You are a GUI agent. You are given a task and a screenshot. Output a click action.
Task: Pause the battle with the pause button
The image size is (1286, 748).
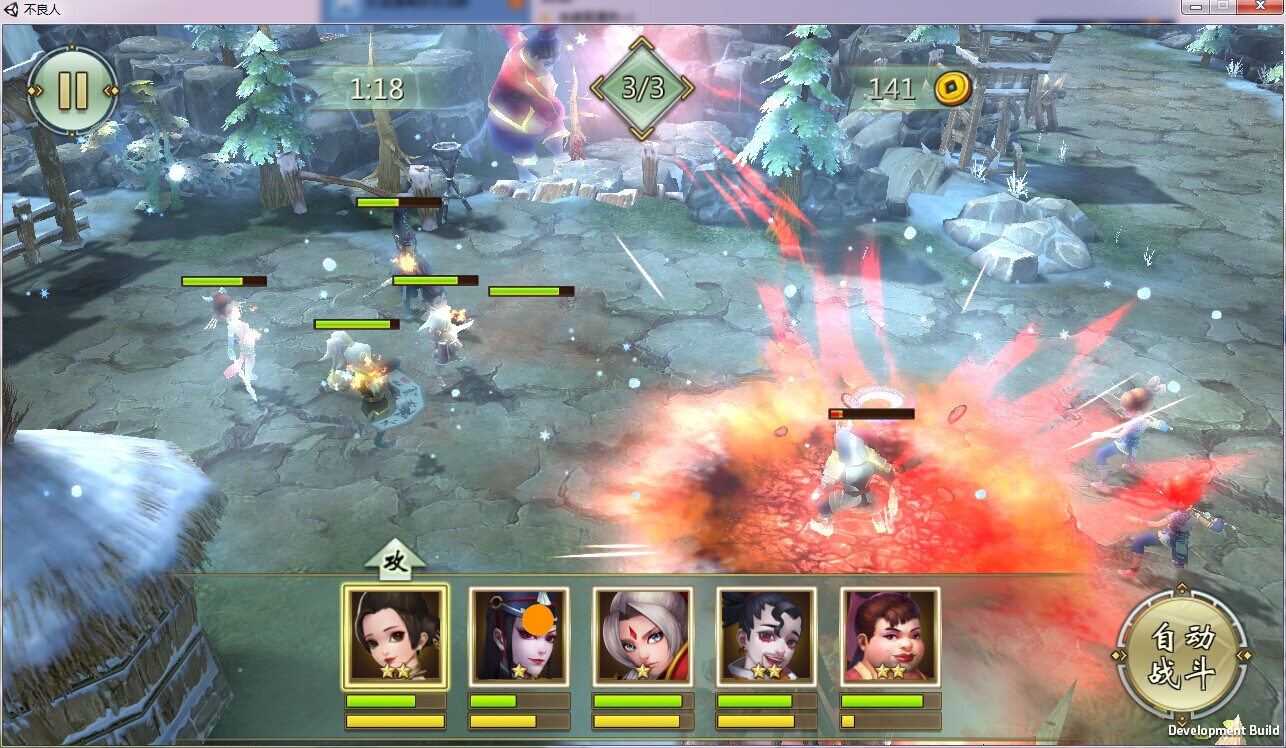(x=73, y=90)
